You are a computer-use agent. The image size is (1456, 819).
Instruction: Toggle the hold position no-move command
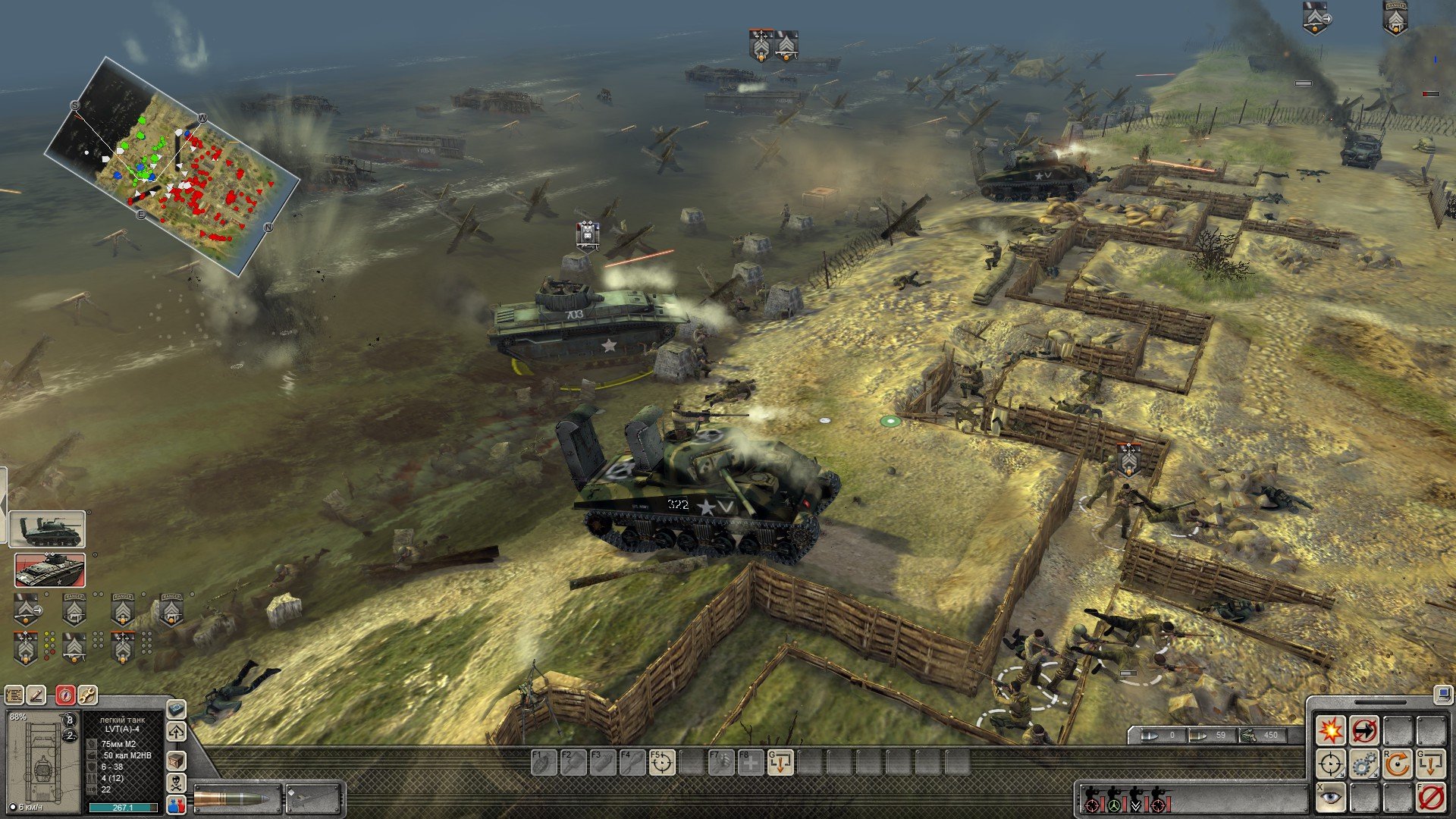[1363, 731]
